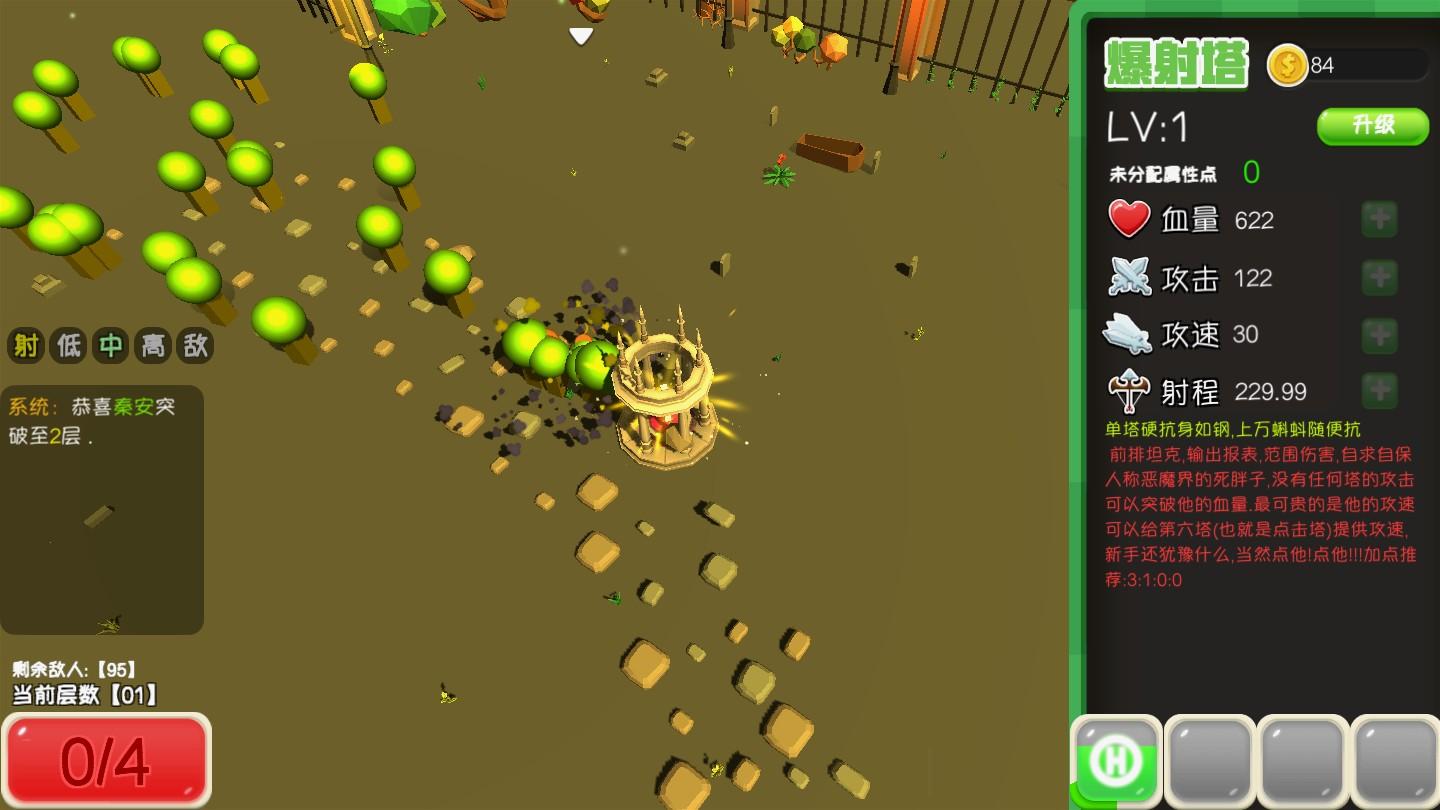
Task: Switch to the 中 targeting option
Action: 111,346
